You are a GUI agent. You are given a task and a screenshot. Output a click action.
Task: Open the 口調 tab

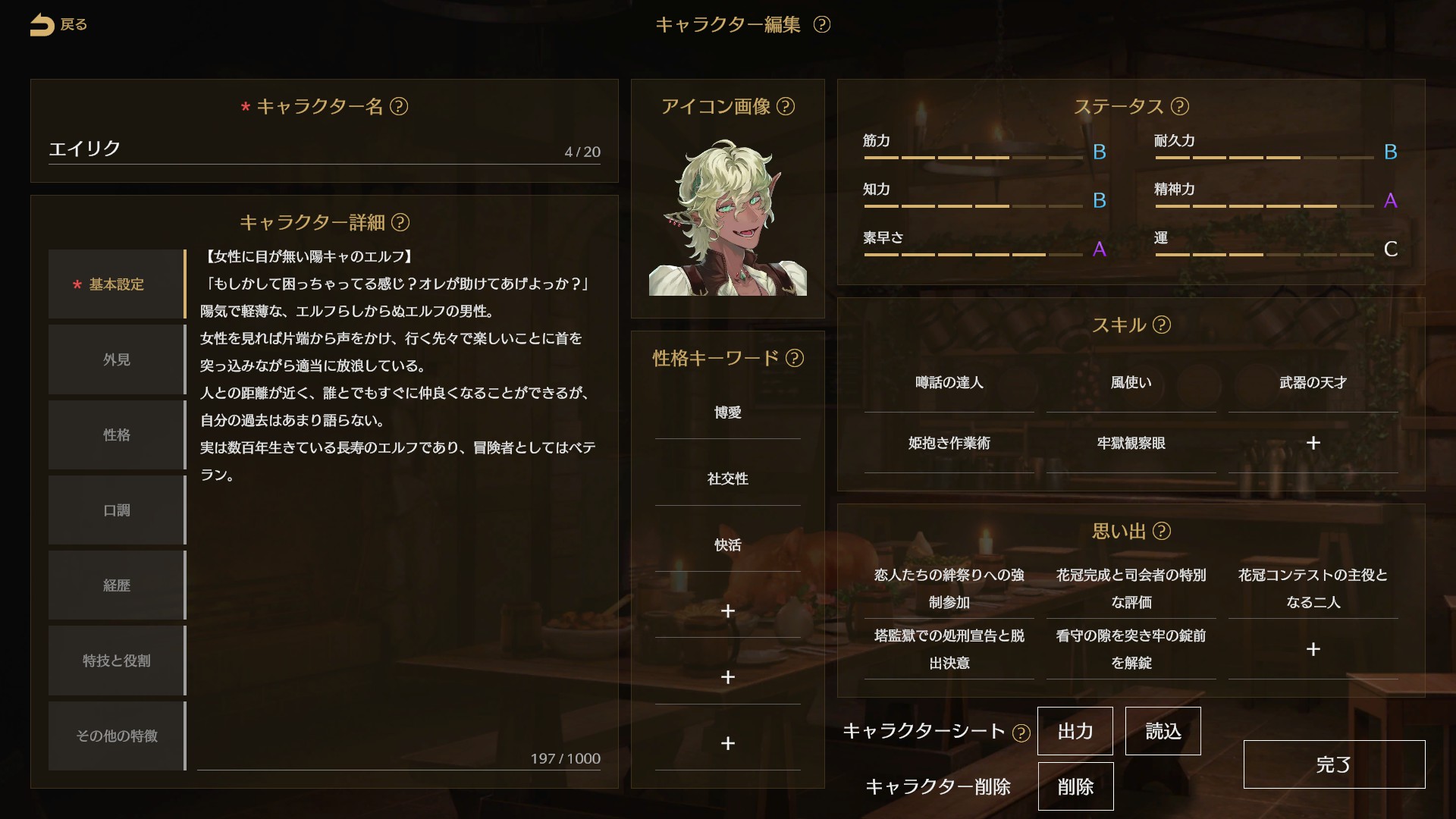115,510
